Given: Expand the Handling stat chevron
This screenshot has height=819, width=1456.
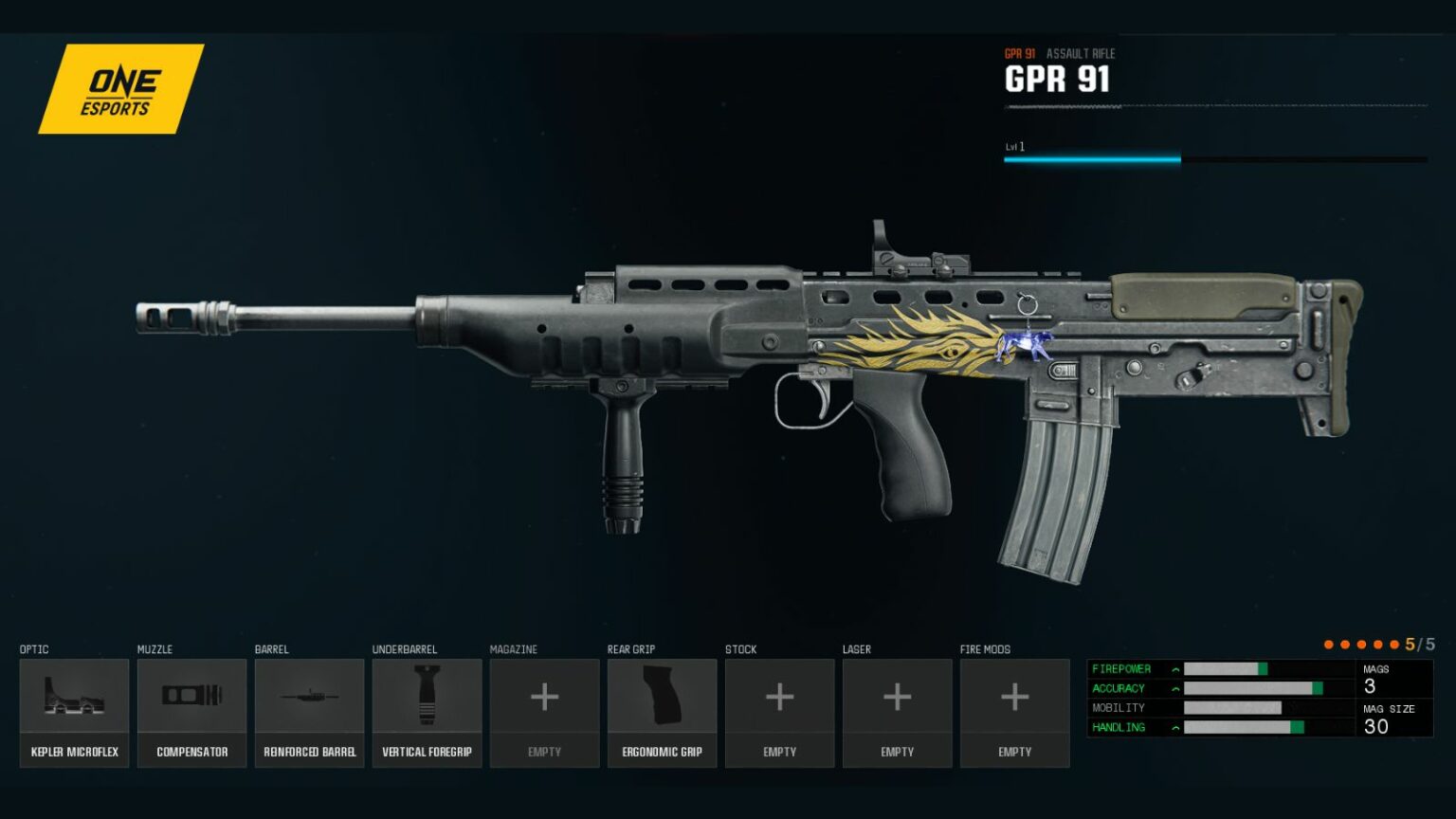Looking at the screenshot, I should [x=1174, y=727].
